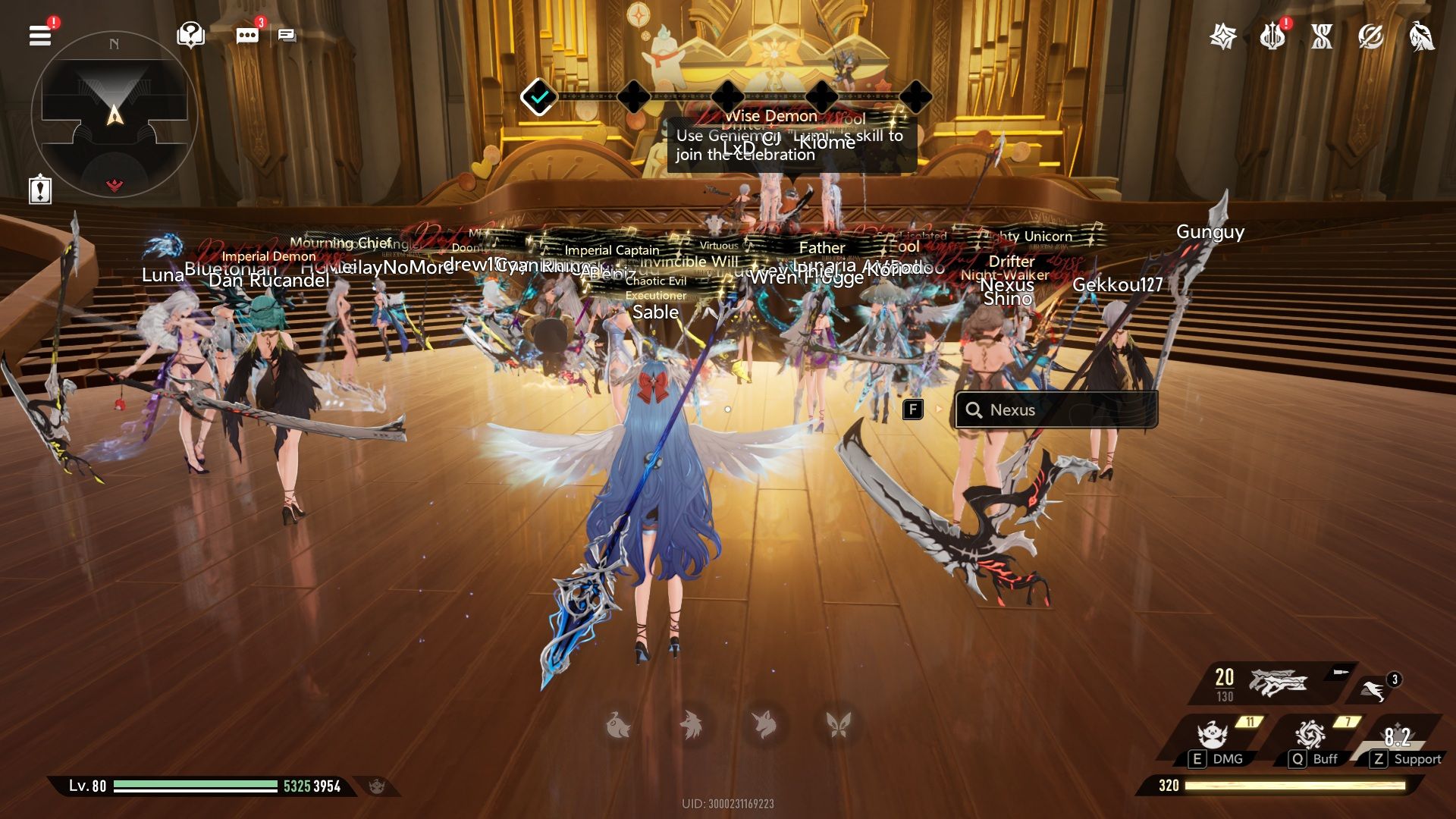
Task: Open the stacked speech-bubble message panel
Action: tap(287, 35)
